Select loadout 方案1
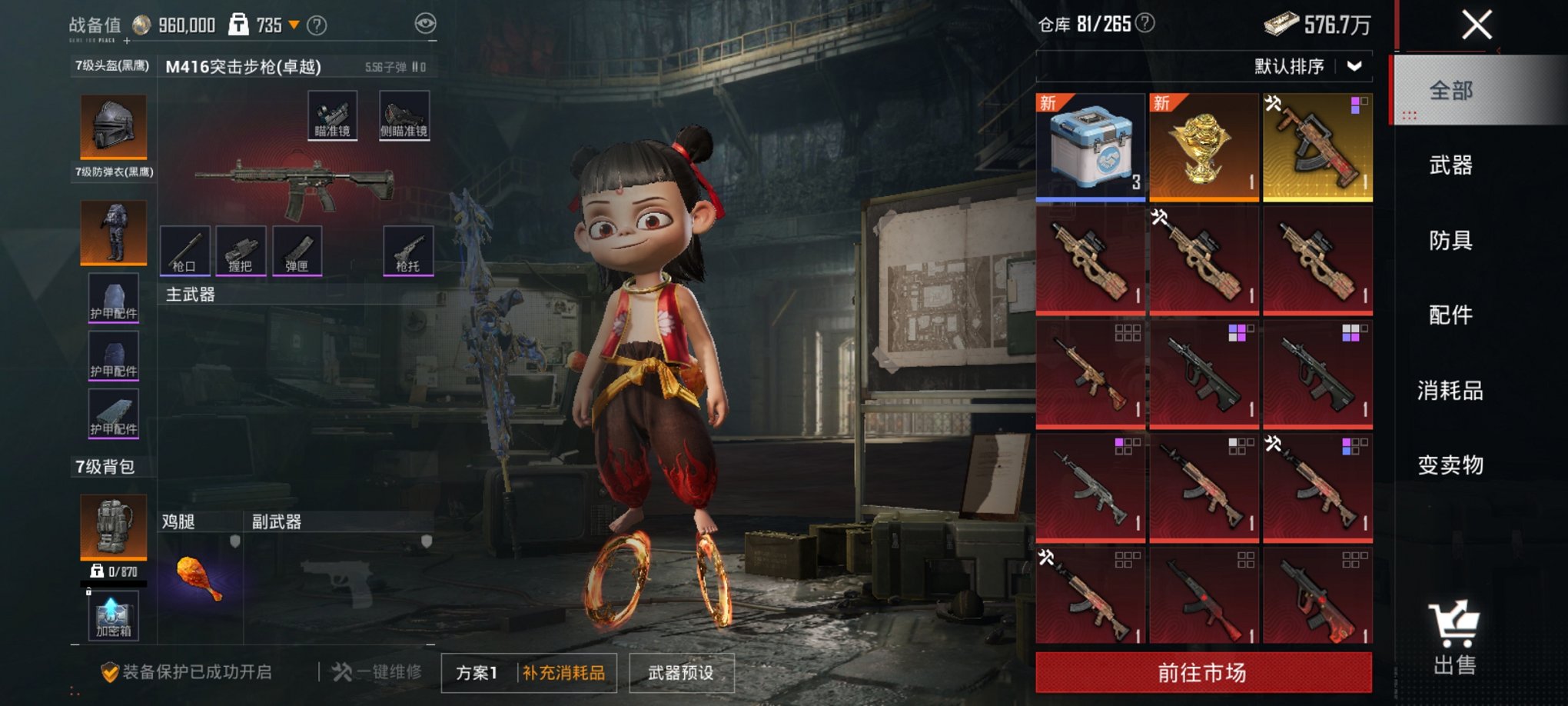The width and height of the screenshot is (1568, 706). (x=477, y=673)
